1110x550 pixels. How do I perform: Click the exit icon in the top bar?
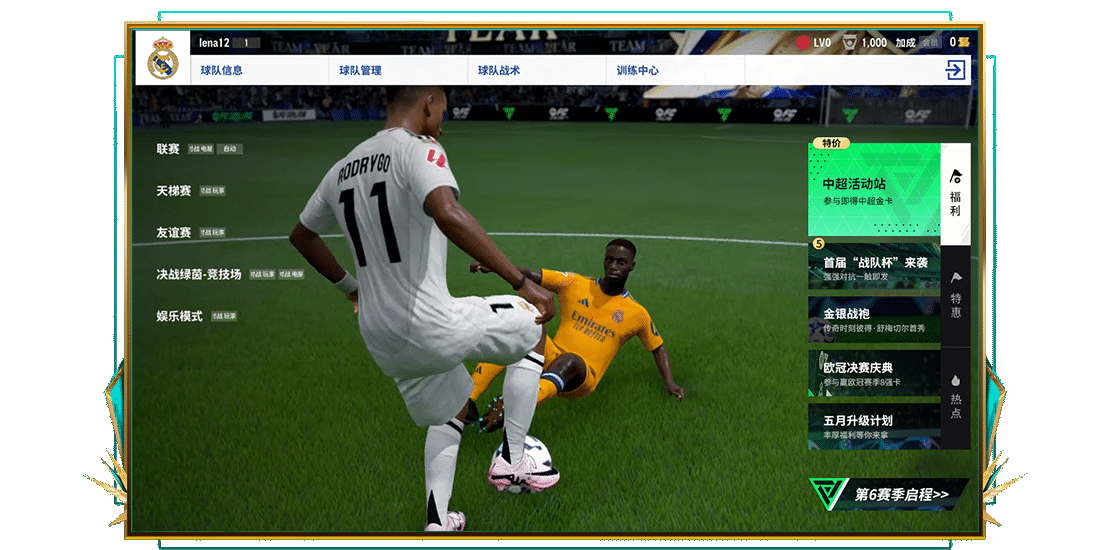point(955,70)
